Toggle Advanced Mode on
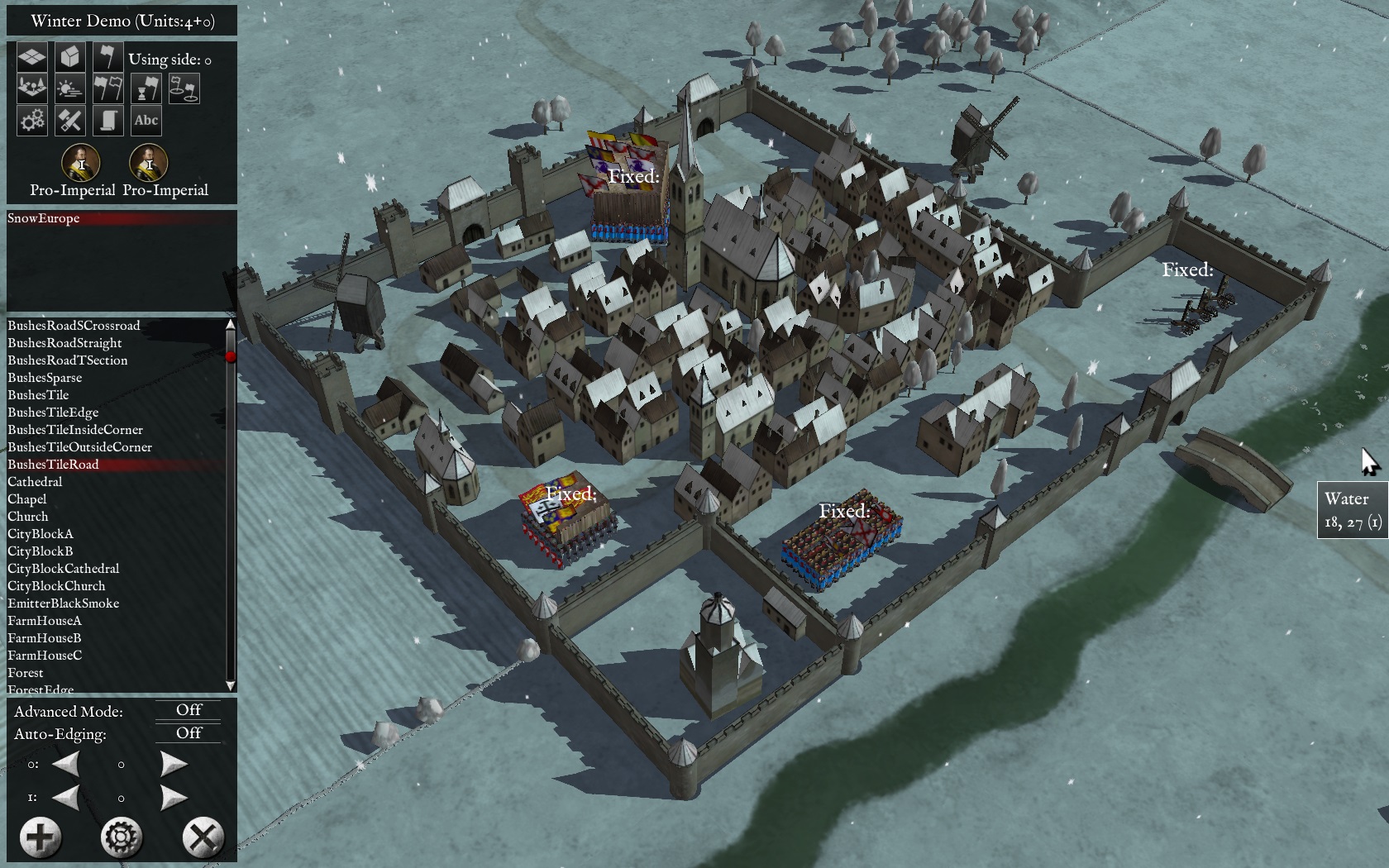Screen dimensions: 1389x868 (189, 710)
